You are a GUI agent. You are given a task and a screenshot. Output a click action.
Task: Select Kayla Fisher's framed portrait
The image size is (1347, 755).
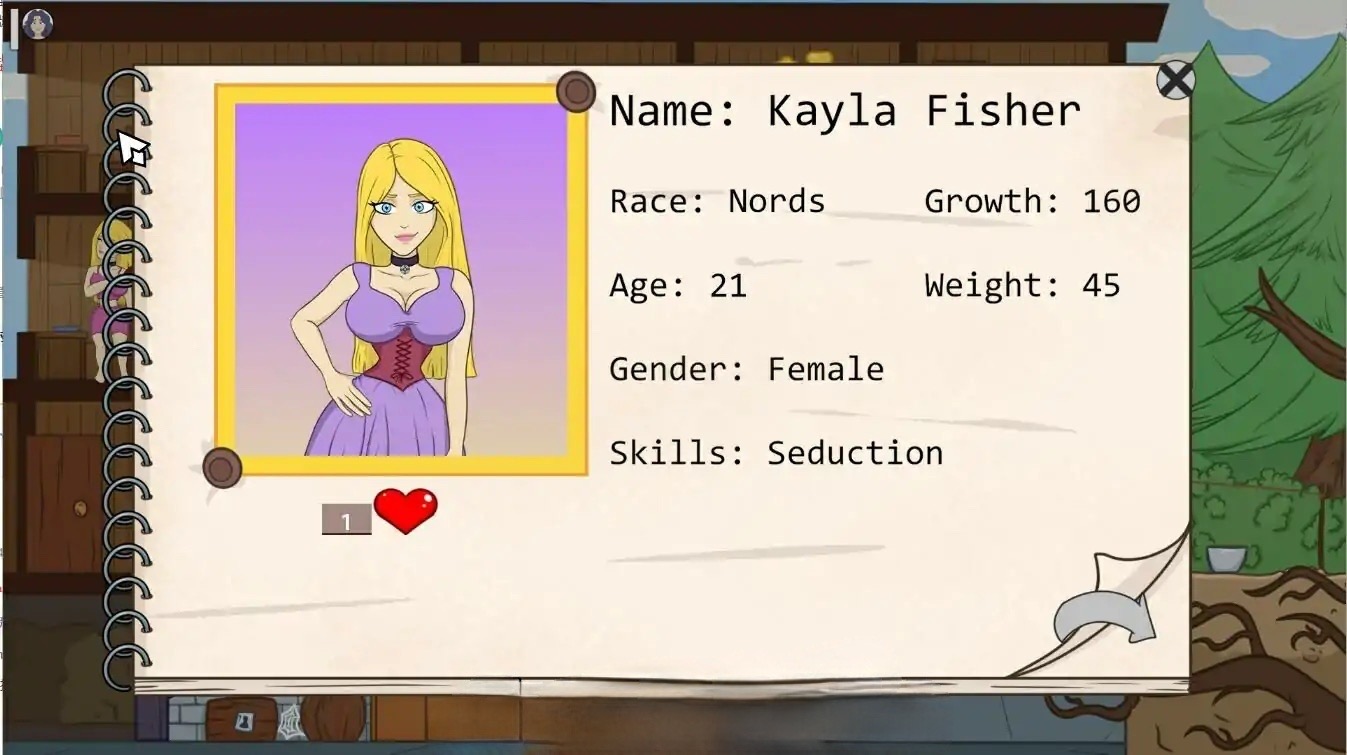click(401, 280)
